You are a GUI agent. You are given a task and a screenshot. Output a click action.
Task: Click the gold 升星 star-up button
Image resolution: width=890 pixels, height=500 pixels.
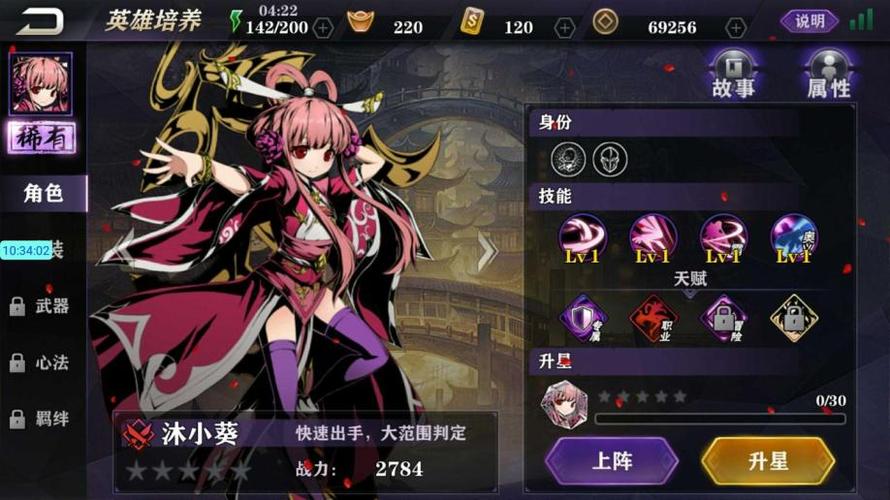(768, 461)
